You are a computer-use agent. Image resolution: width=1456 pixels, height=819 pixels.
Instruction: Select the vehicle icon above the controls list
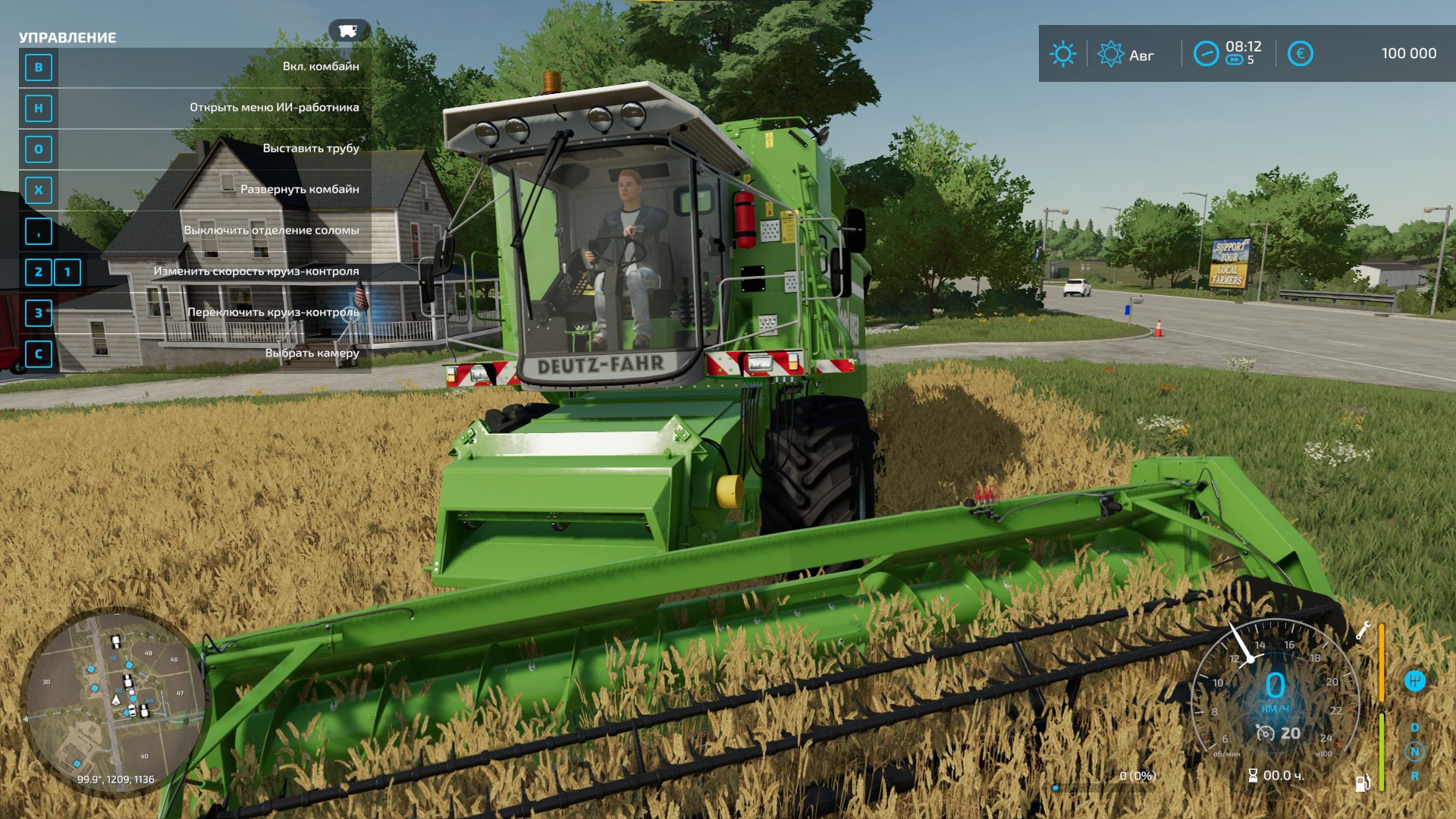coord(348,30)
